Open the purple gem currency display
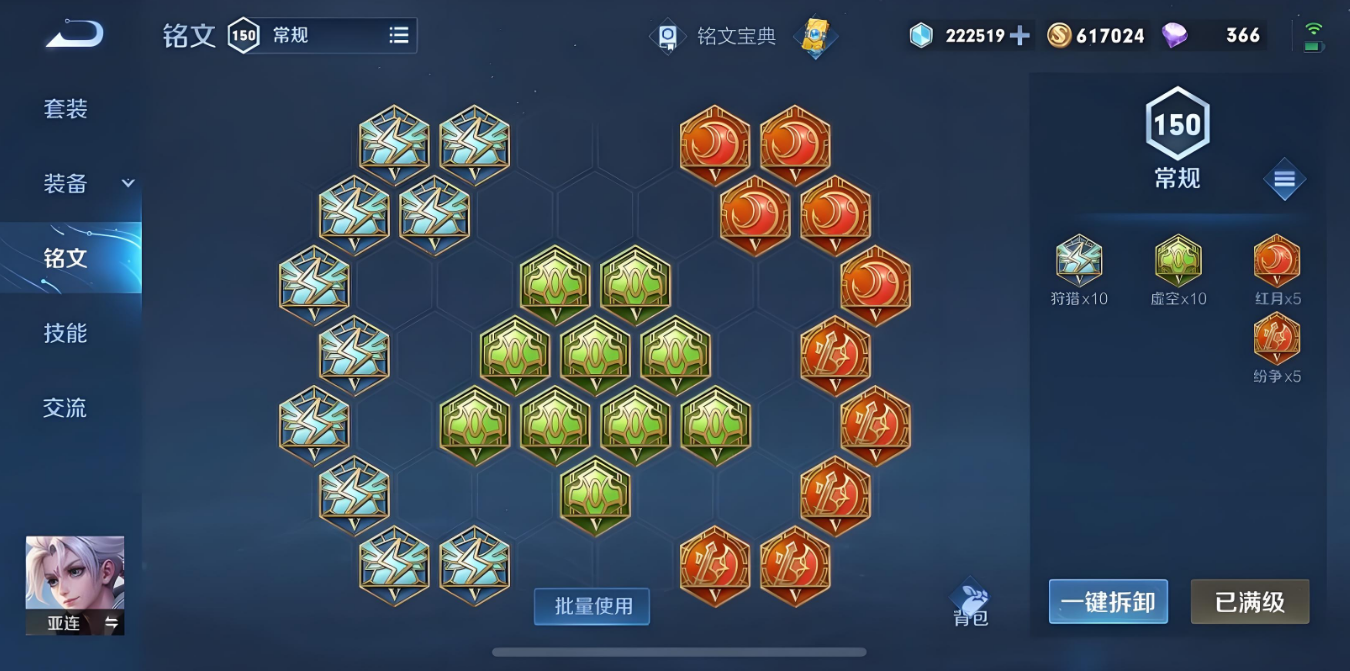Screen dimensions: 1350x671 (x=1214, y=36)
